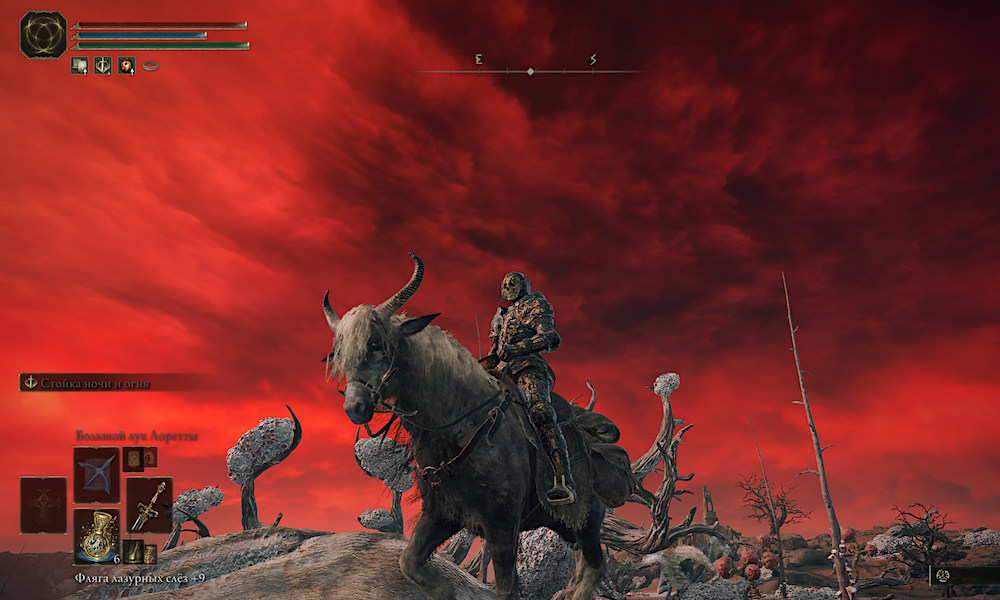Select the left-hand armament slot with cross emblem
Image resolution: width=1000 pixels, height=600 pixels.
coord(43,504)
